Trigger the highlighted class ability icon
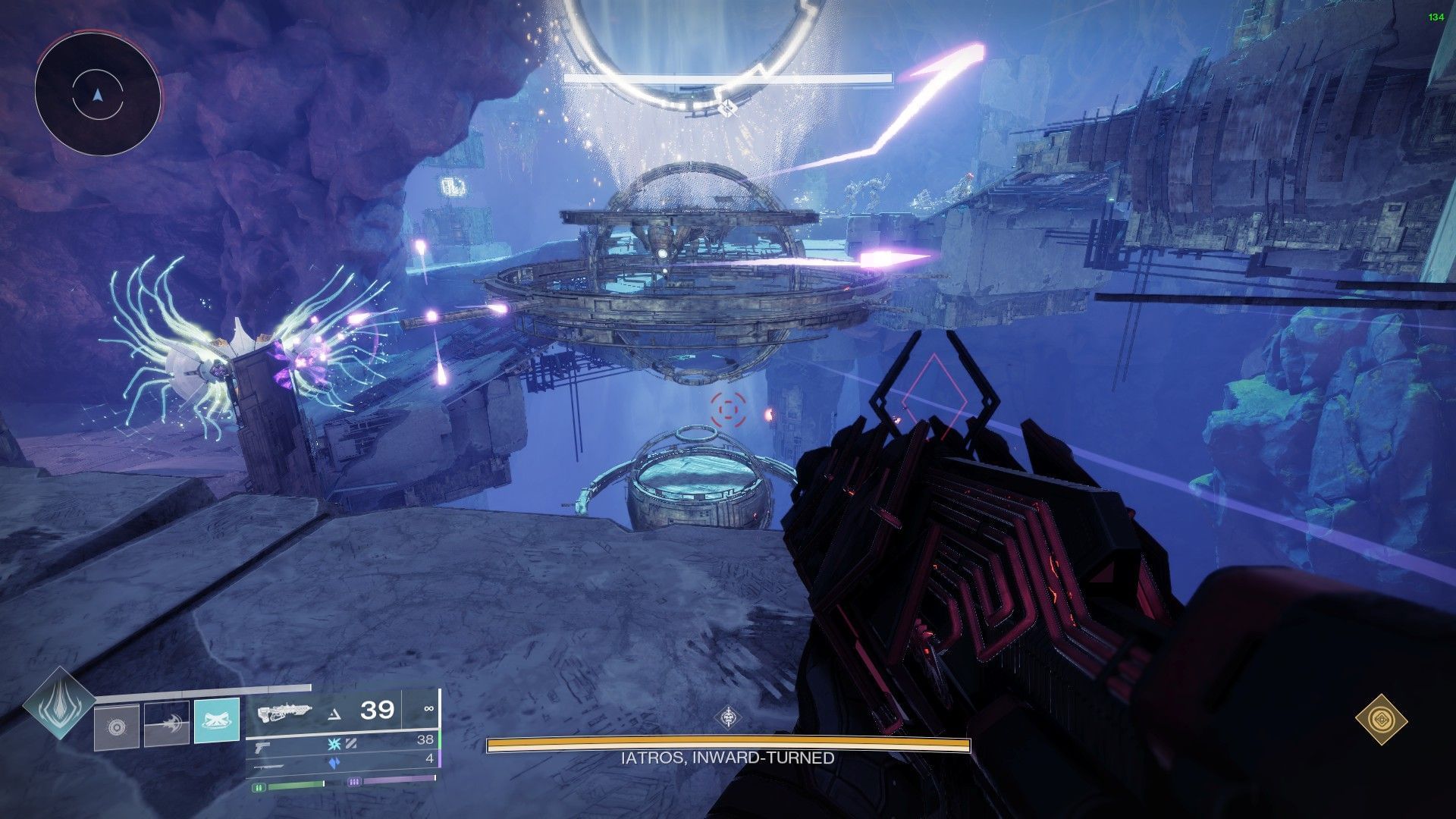This screenshot has height=819, width=1456. pos(217,720)
